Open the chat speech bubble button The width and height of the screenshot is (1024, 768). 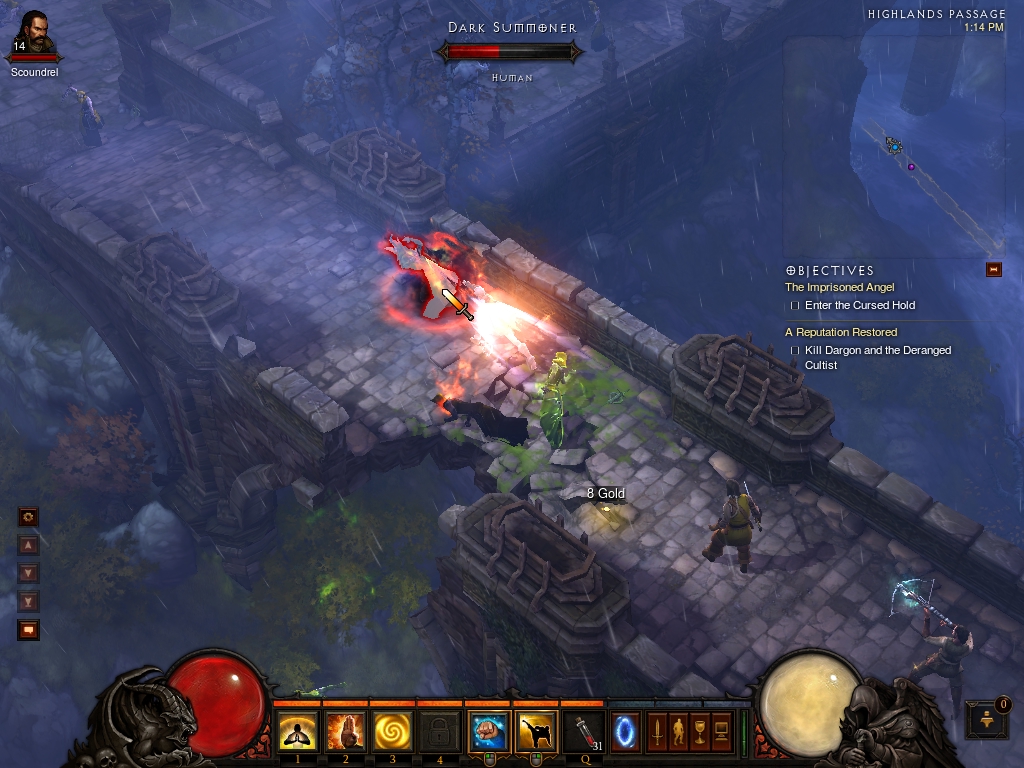click(x=29, y=630)
